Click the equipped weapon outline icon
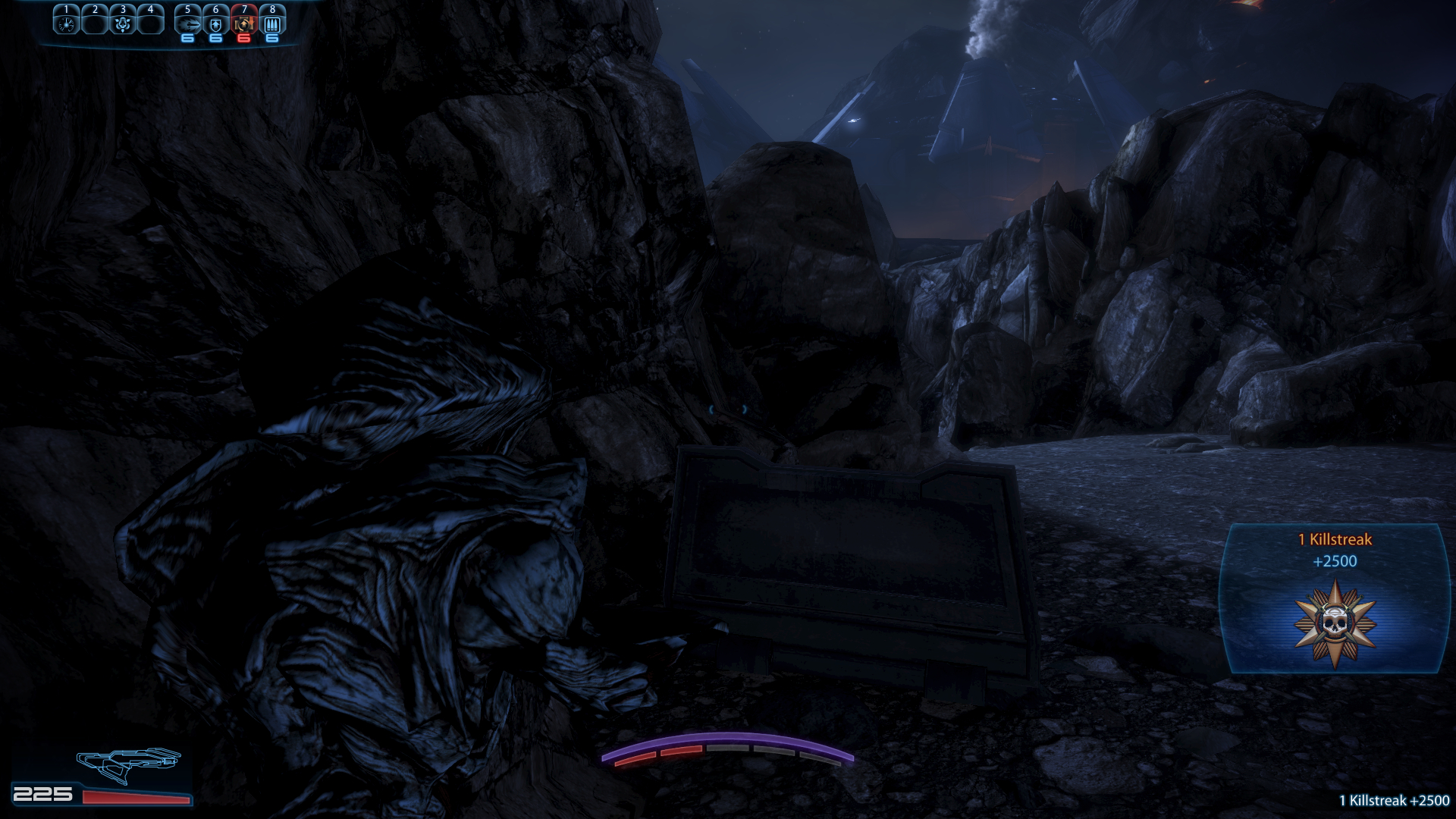This screenshot has width=1456, height=819. pyautogui.click(x=128, y=764)
